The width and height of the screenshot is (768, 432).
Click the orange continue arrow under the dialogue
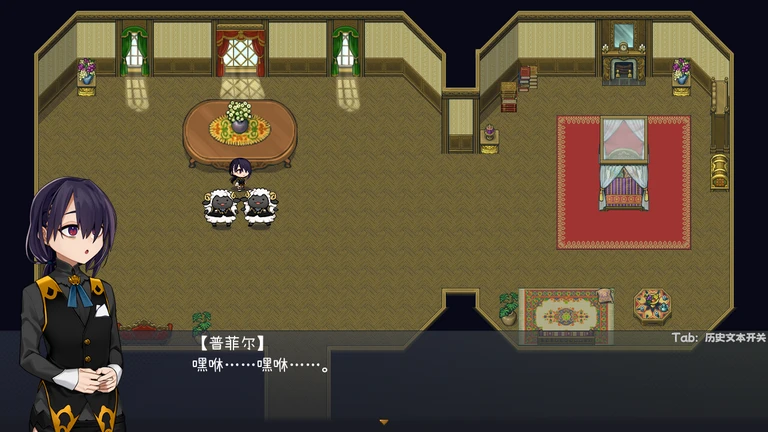384,423
